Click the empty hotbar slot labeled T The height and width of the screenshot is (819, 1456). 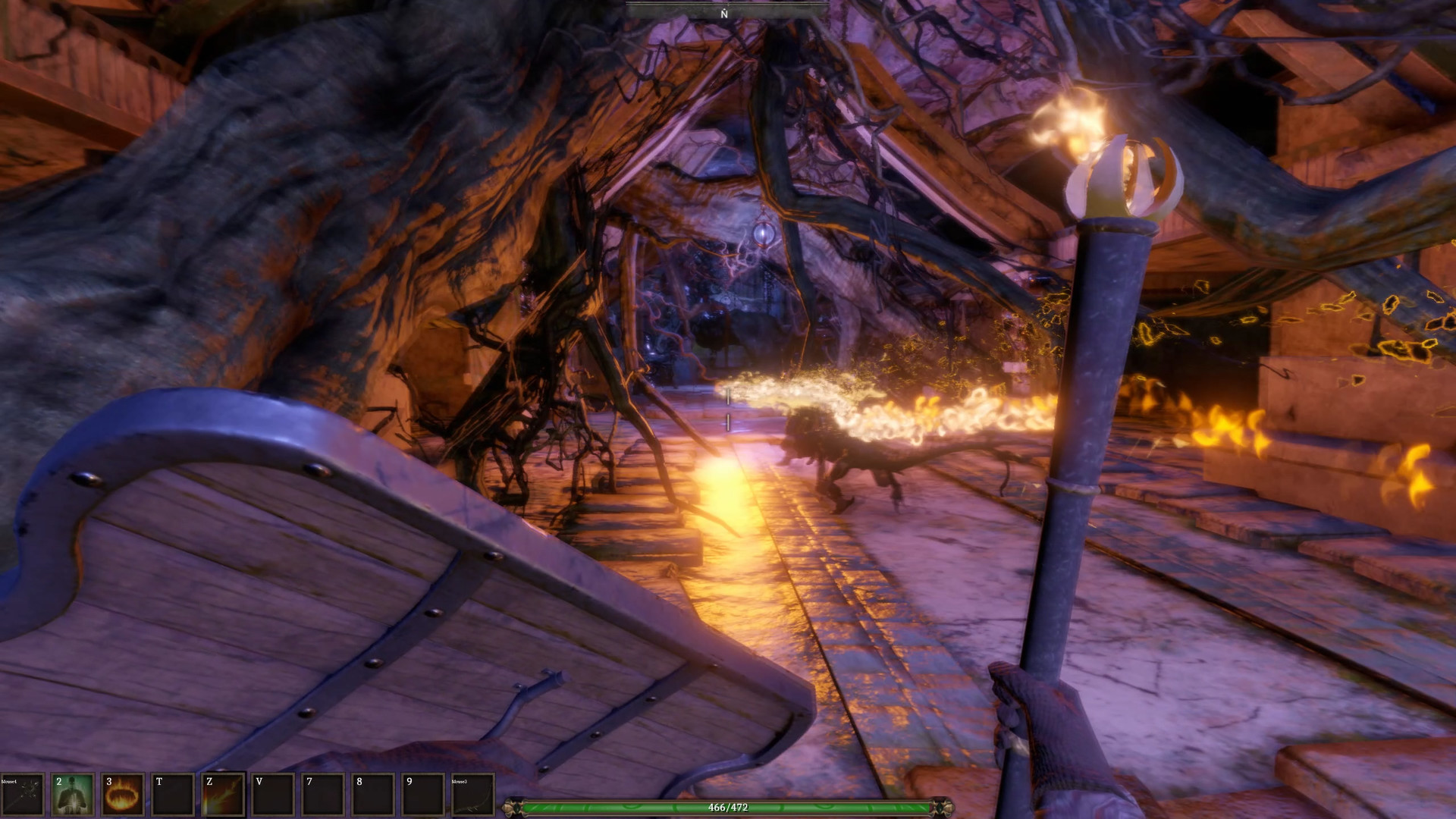pyautogui.click(x=173, y=795)
